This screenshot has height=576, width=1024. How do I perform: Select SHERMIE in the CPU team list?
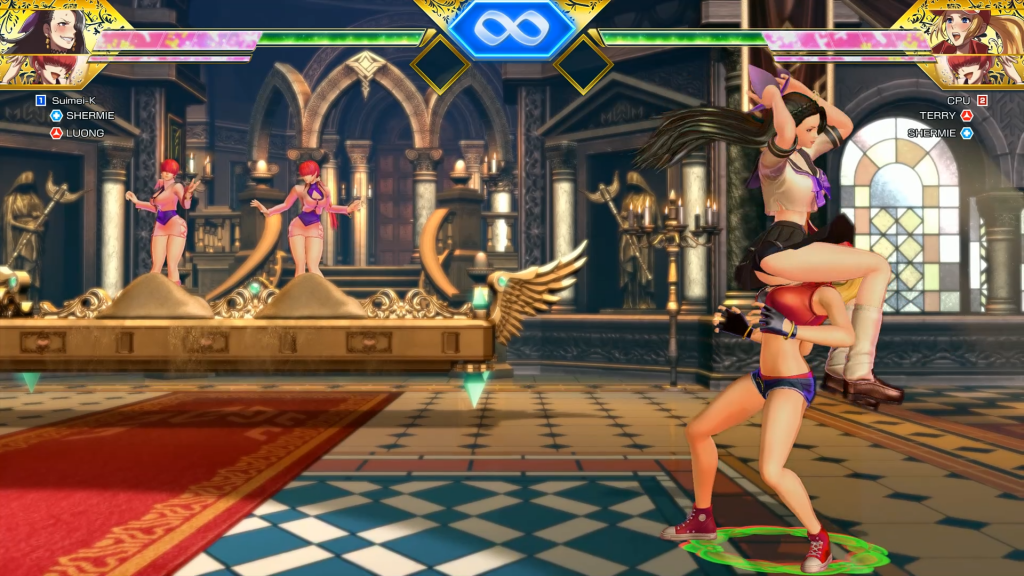pos(932,133)
